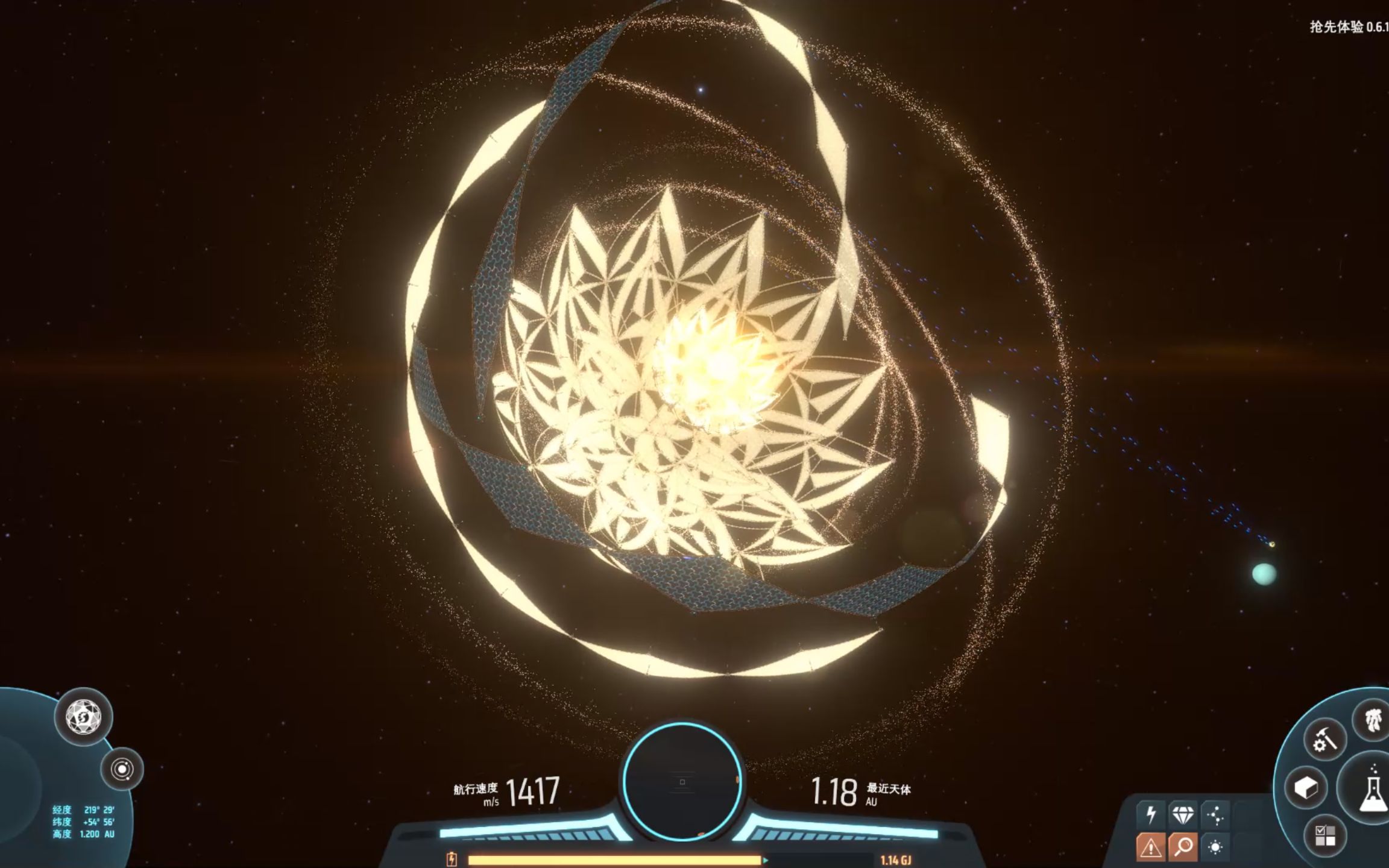Image resolution: width=1389 pixels, height=868 pixels.
Task: Open the checklist grid panel button
Action: 1325,836
